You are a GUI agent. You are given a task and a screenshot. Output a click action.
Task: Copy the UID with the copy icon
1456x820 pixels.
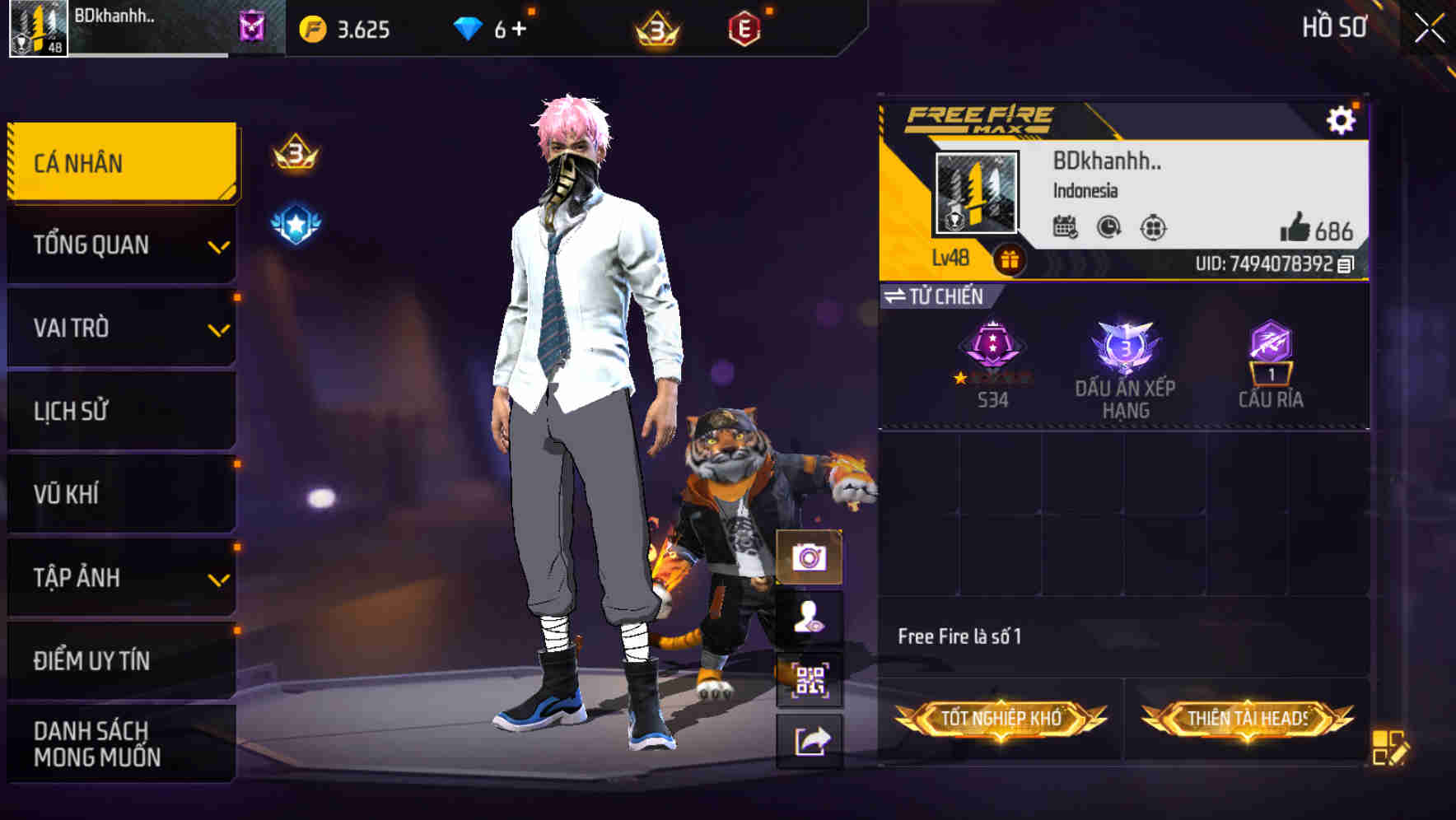[1346, 263]
